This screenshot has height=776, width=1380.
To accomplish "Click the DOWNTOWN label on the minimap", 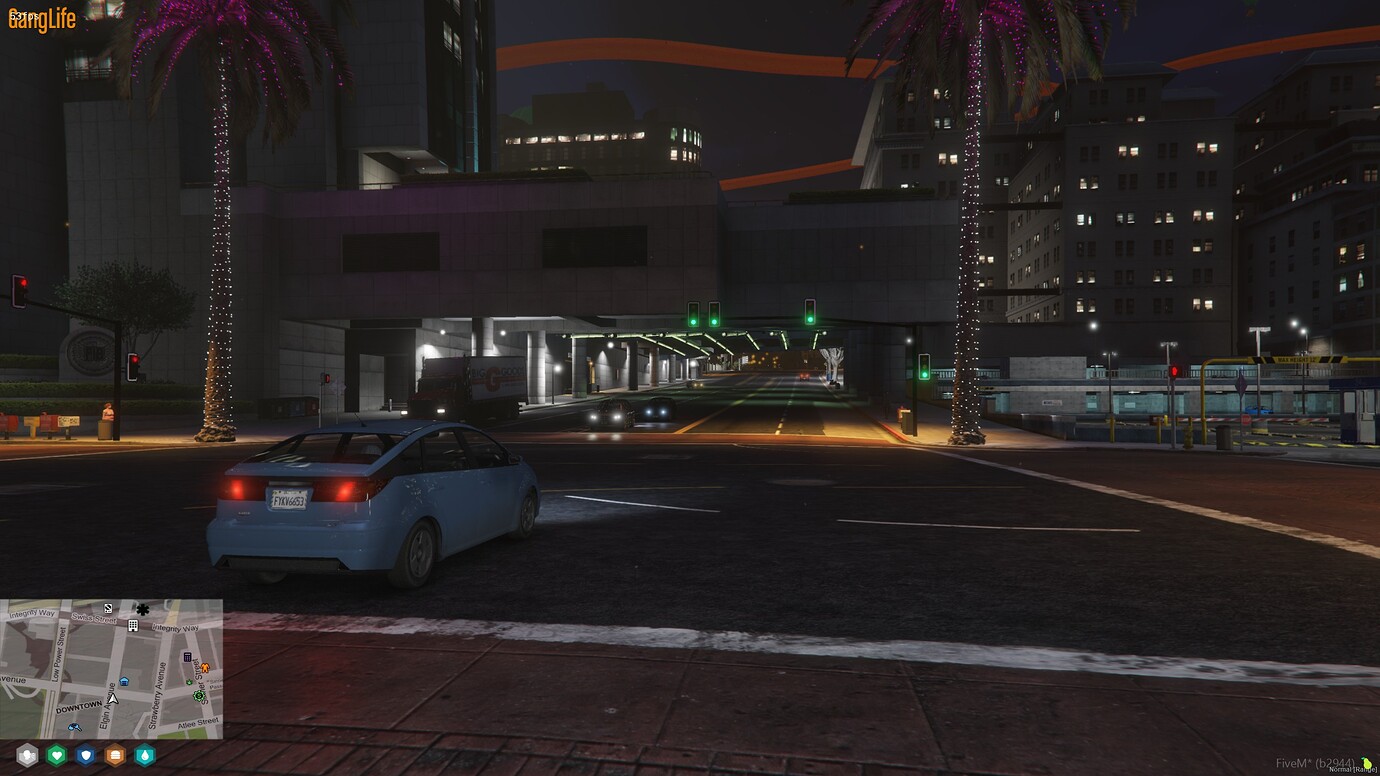I will pos(79,707).
